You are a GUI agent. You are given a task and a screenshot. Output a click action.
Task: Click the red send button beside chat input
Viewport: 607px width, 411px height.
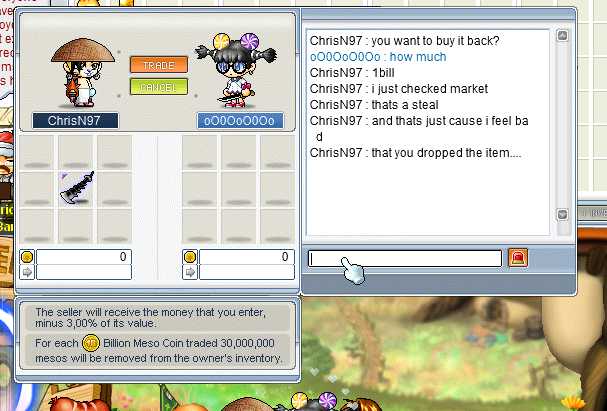click(517, 258)
